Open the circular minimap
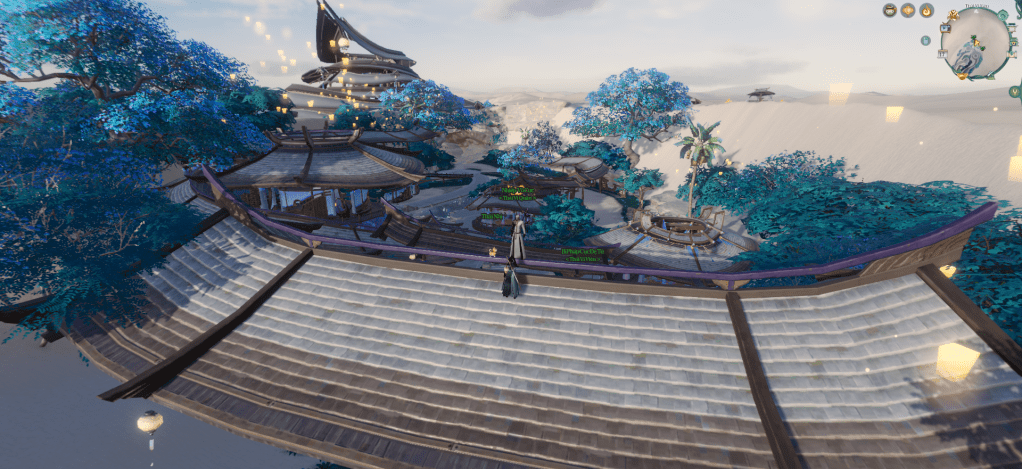The width and height of the screenshot is (1022, 469). click(975, 42)
